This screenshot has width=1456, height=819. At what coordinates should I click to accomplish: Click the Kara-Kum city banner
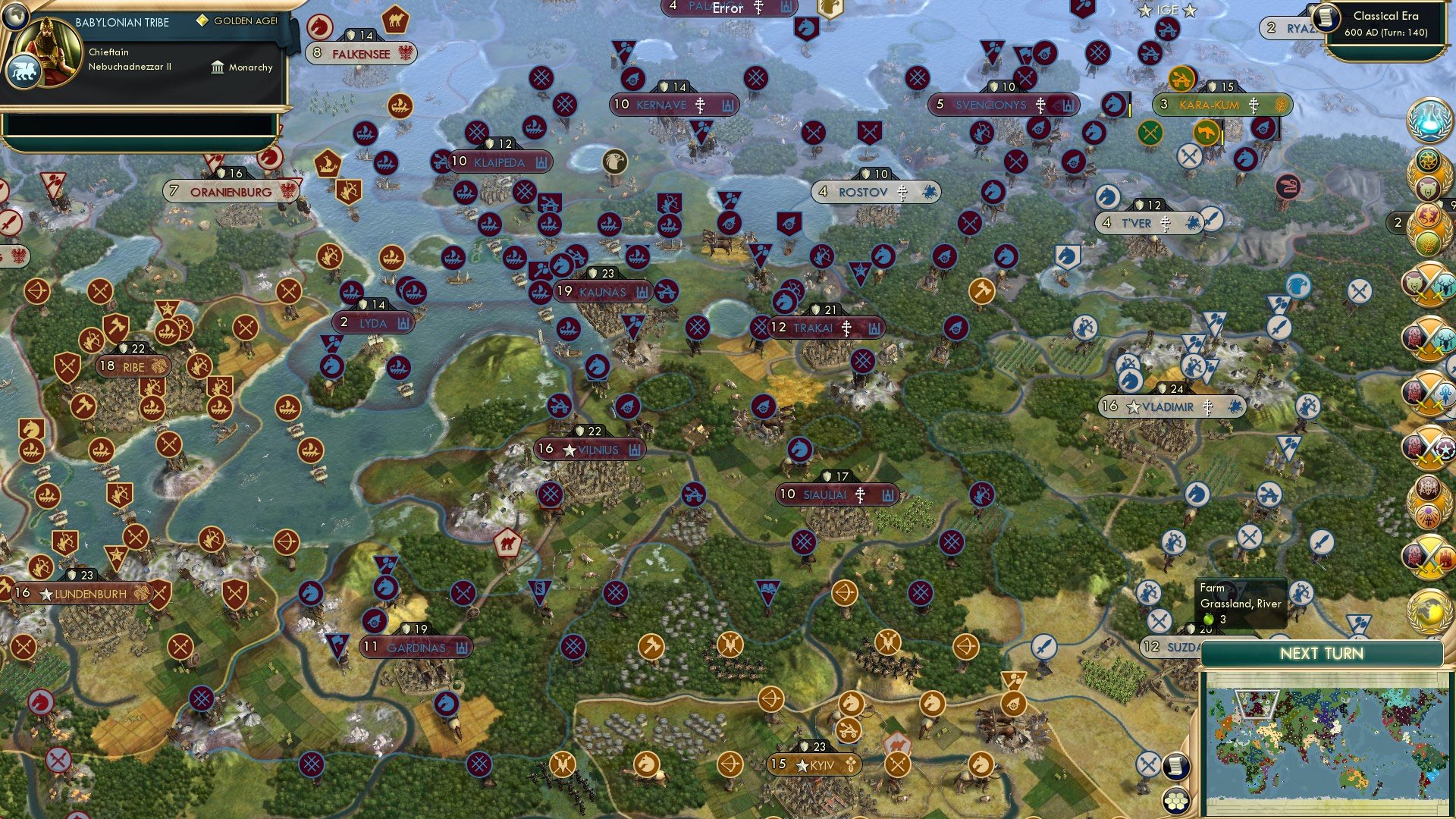(x=1207, y=105)
